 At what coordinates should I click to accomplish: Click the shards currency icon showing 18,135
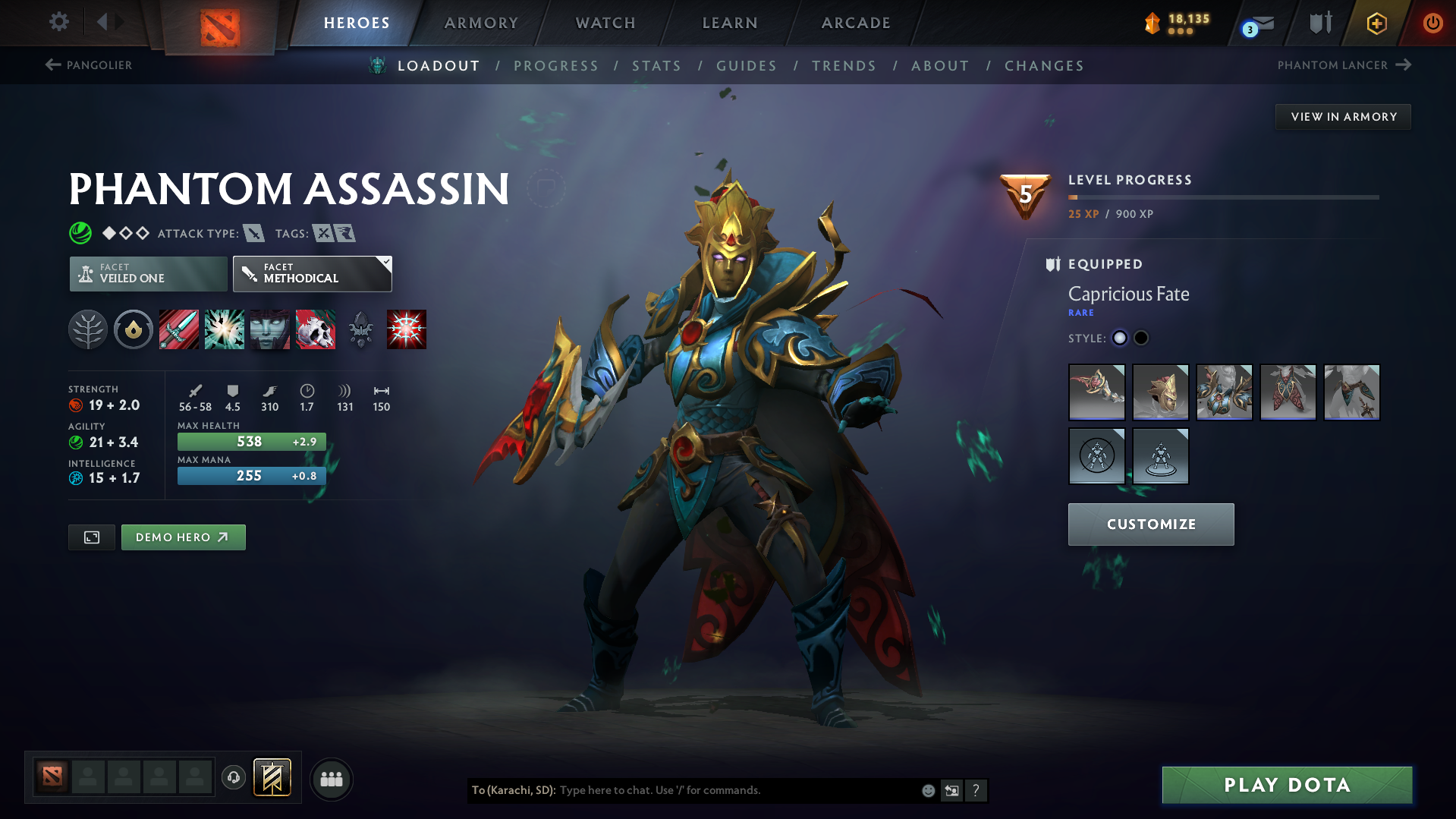[x=1153, y=24]
